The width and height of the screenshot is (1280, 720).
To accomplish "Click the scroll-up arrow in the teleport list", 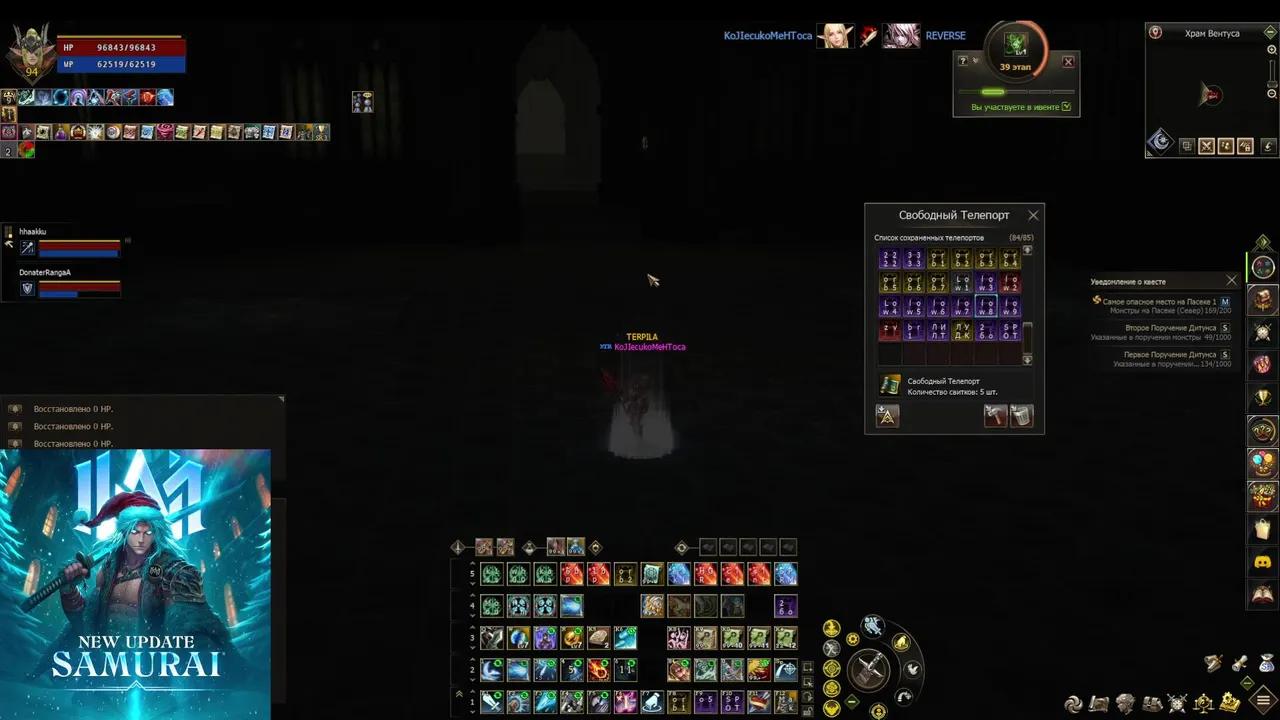I will pyautogui.click(x=1027, y=250).
